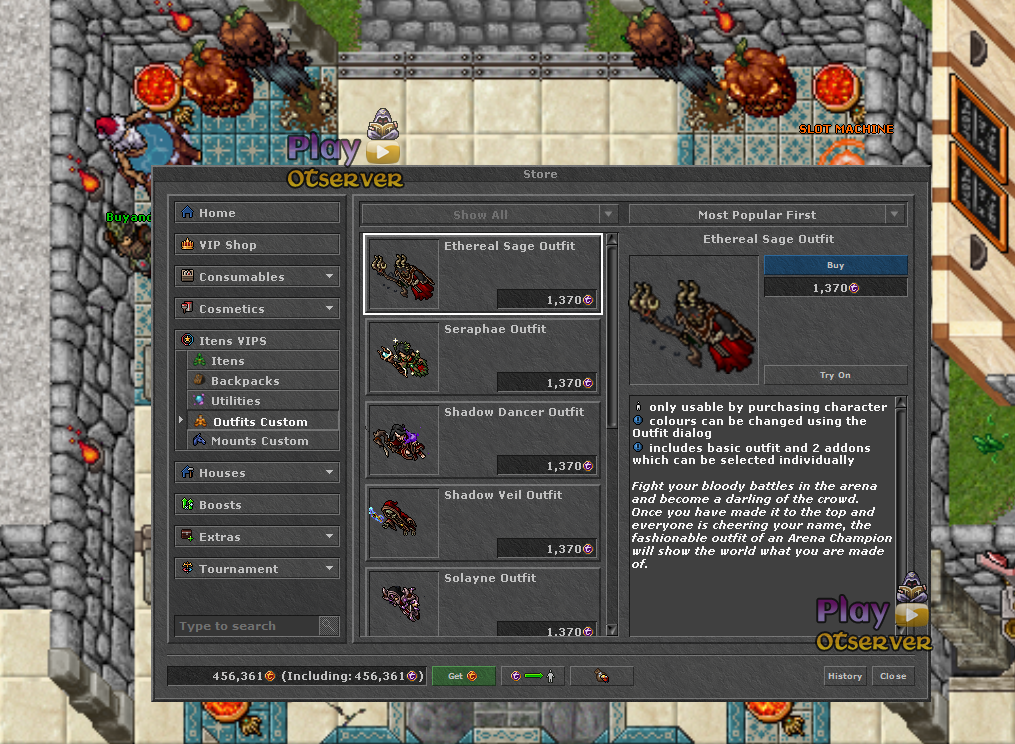
Task: Open the Houses category
Action: click(x=257, y=473)
